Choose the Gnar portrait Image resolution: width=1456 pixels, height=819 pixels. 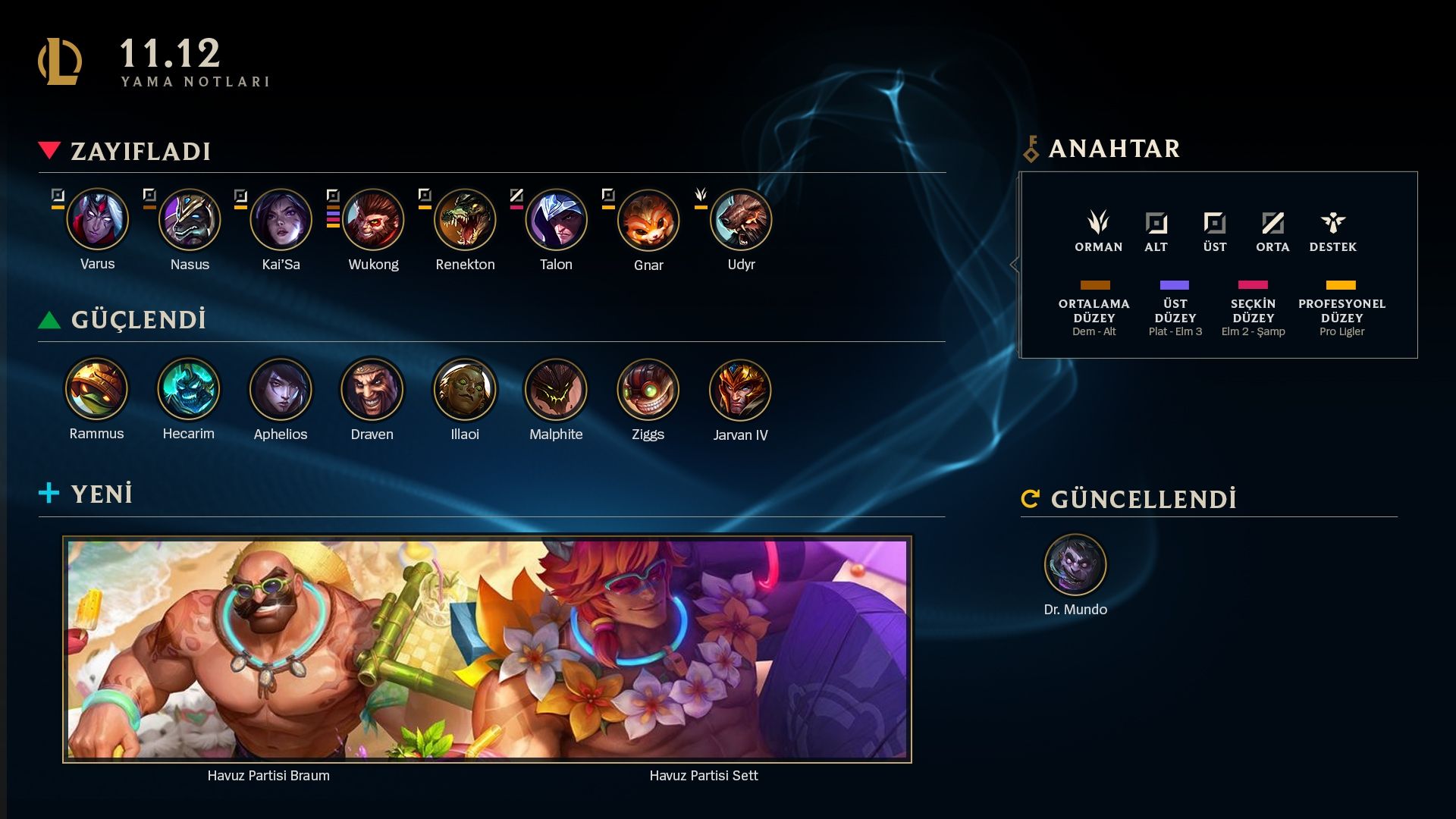(x=648, y=220)
